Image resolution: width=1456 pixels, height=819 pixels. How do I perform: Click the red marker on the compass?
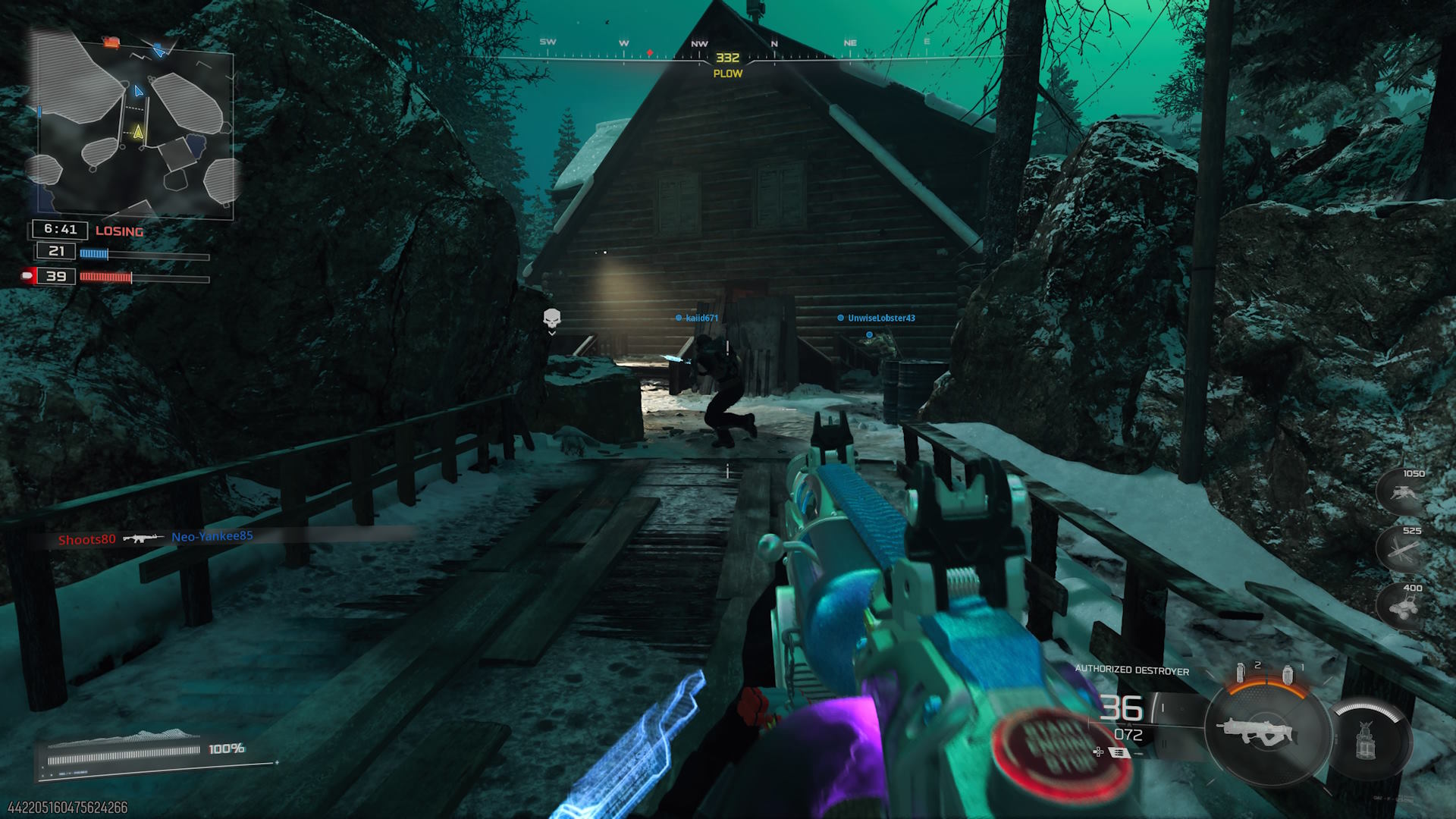[x=650, y=53]
